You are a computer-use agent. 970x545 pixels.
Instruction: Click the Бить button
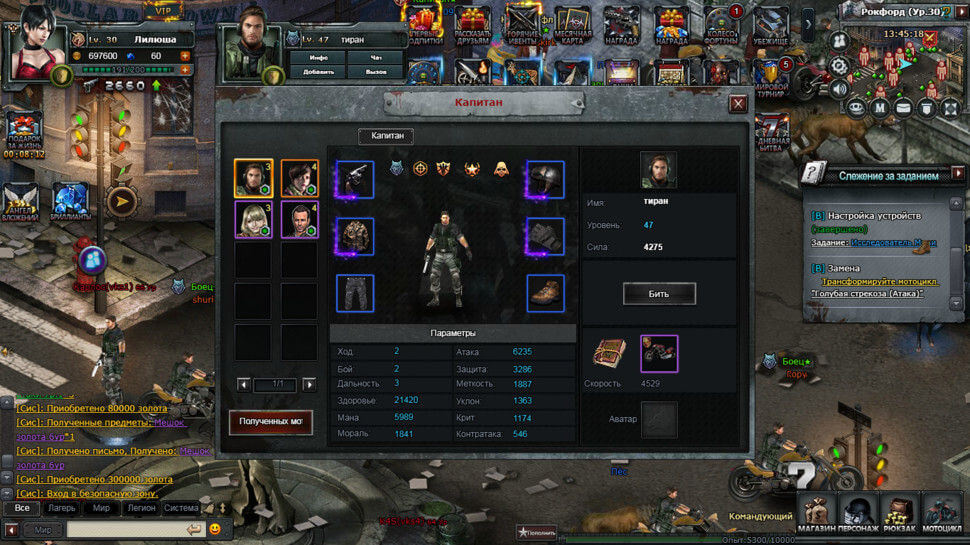coord(659,294)
